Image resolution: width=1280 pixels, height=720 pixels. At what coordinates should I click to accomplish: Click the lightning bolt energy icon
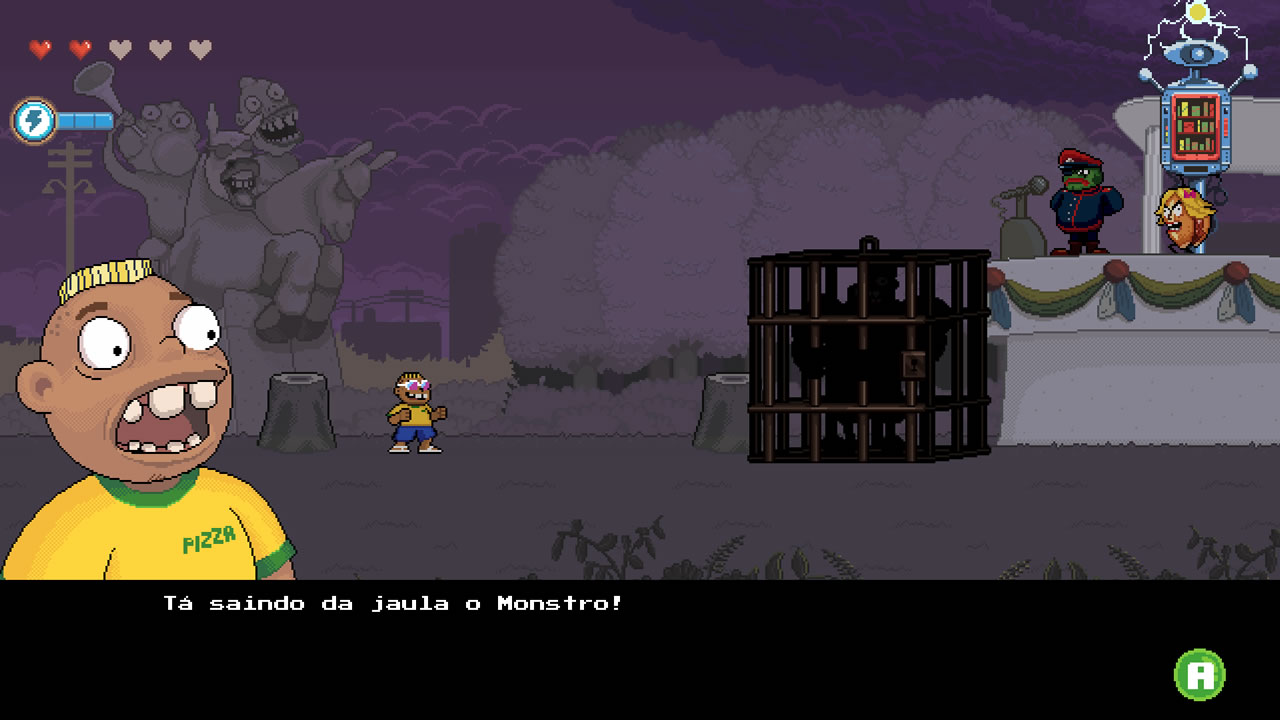coord(33,121)
